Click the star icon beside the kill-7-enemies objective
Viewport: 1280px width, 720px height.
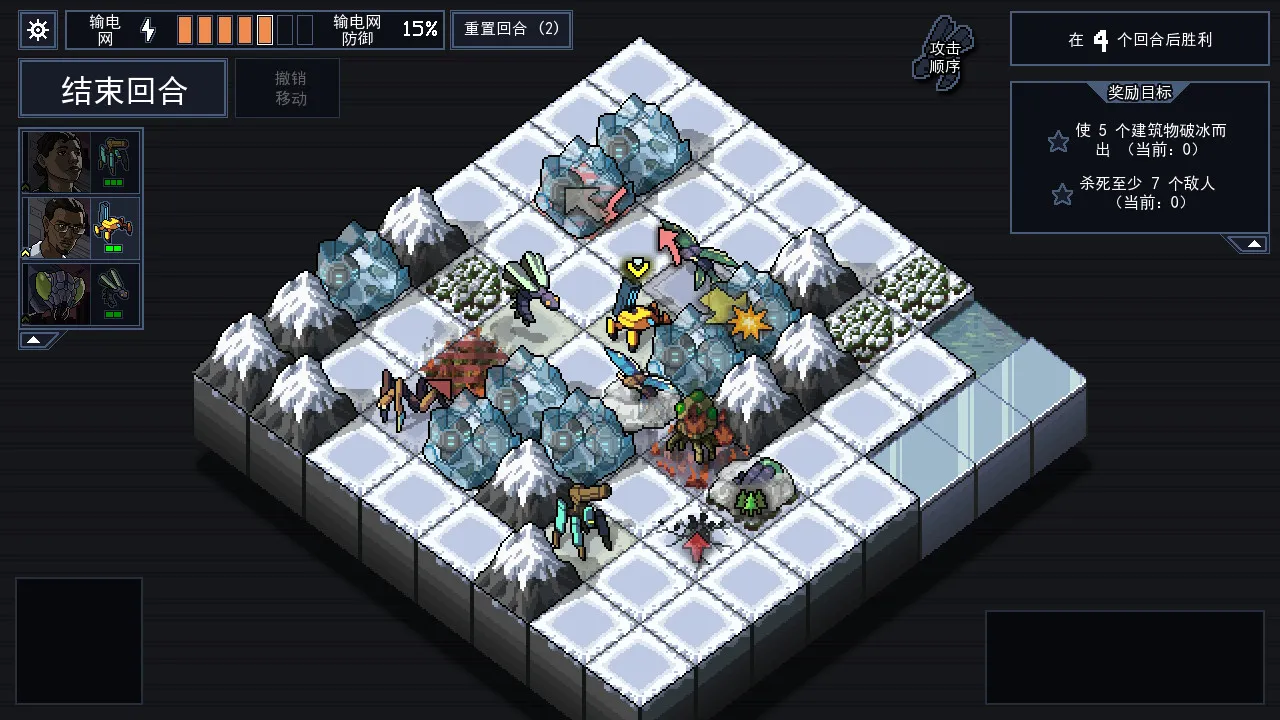point(1060,194)
